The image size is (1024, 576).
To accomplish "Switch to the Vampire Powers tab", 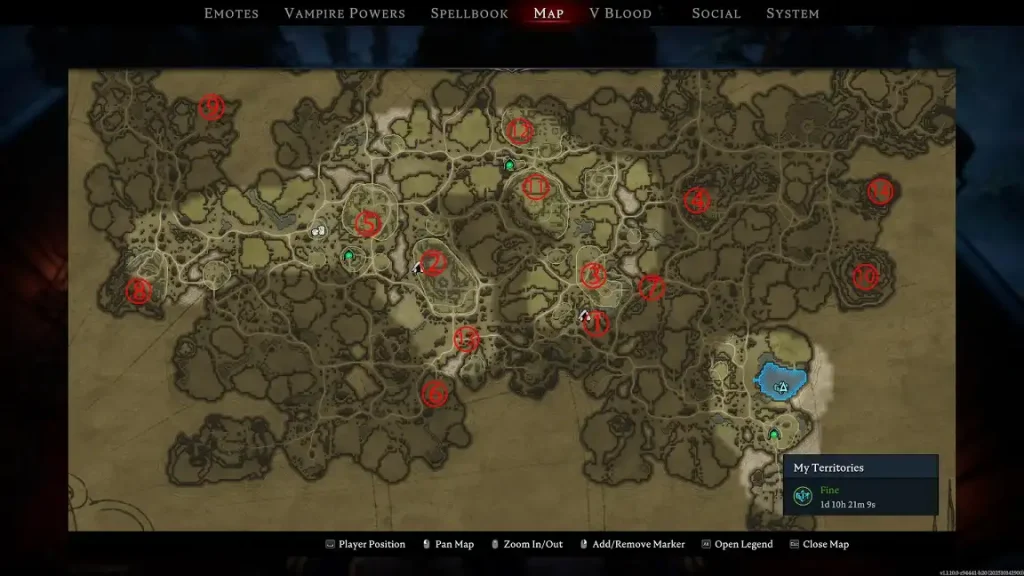I will (344, 13).
